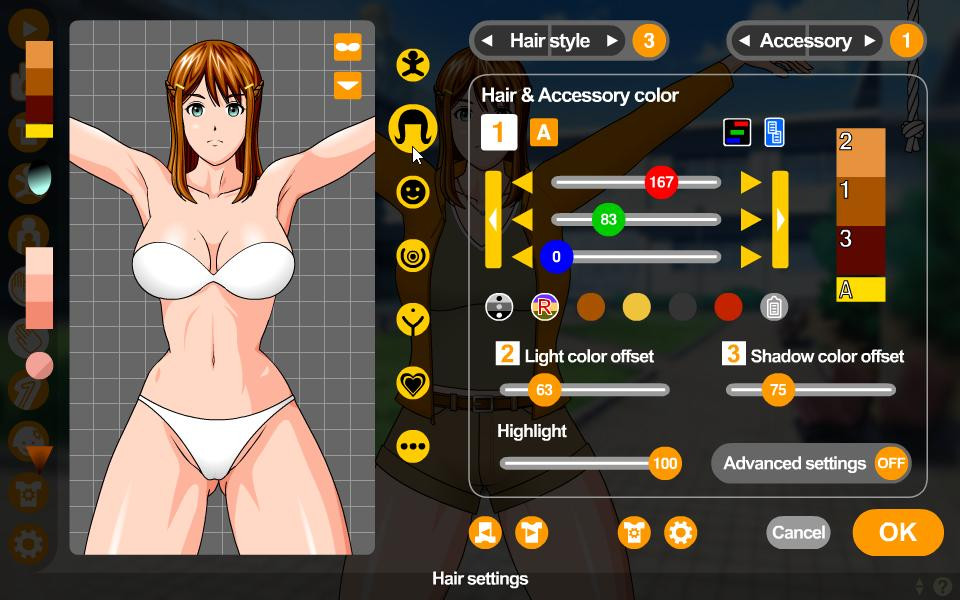Click the Light color offset slider
This screenshot has width=960, height=600.
click(544, 390)
